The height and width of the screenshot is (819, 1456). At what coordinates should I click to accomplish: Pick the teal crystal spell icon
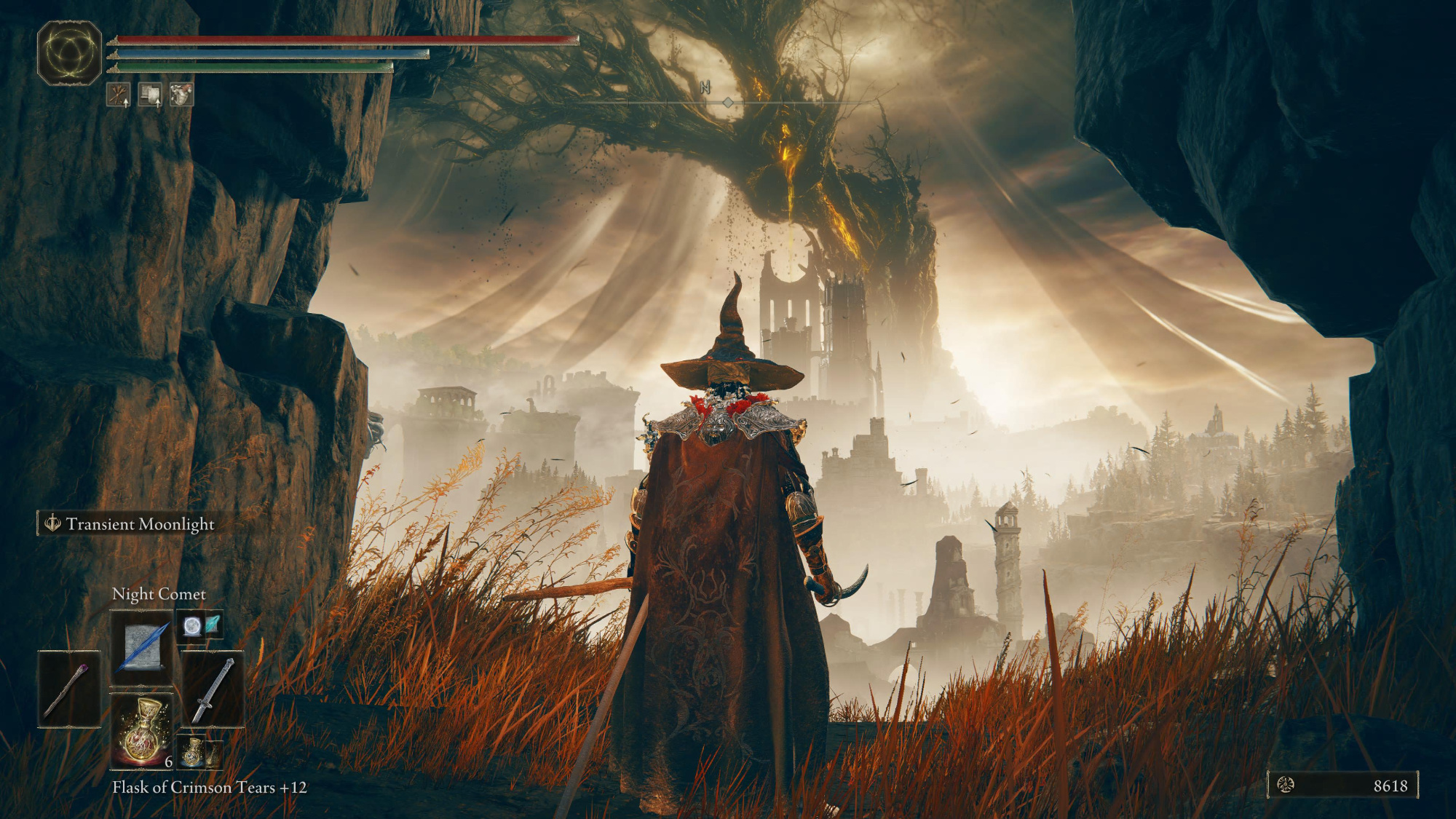click(x=212, y=625)
